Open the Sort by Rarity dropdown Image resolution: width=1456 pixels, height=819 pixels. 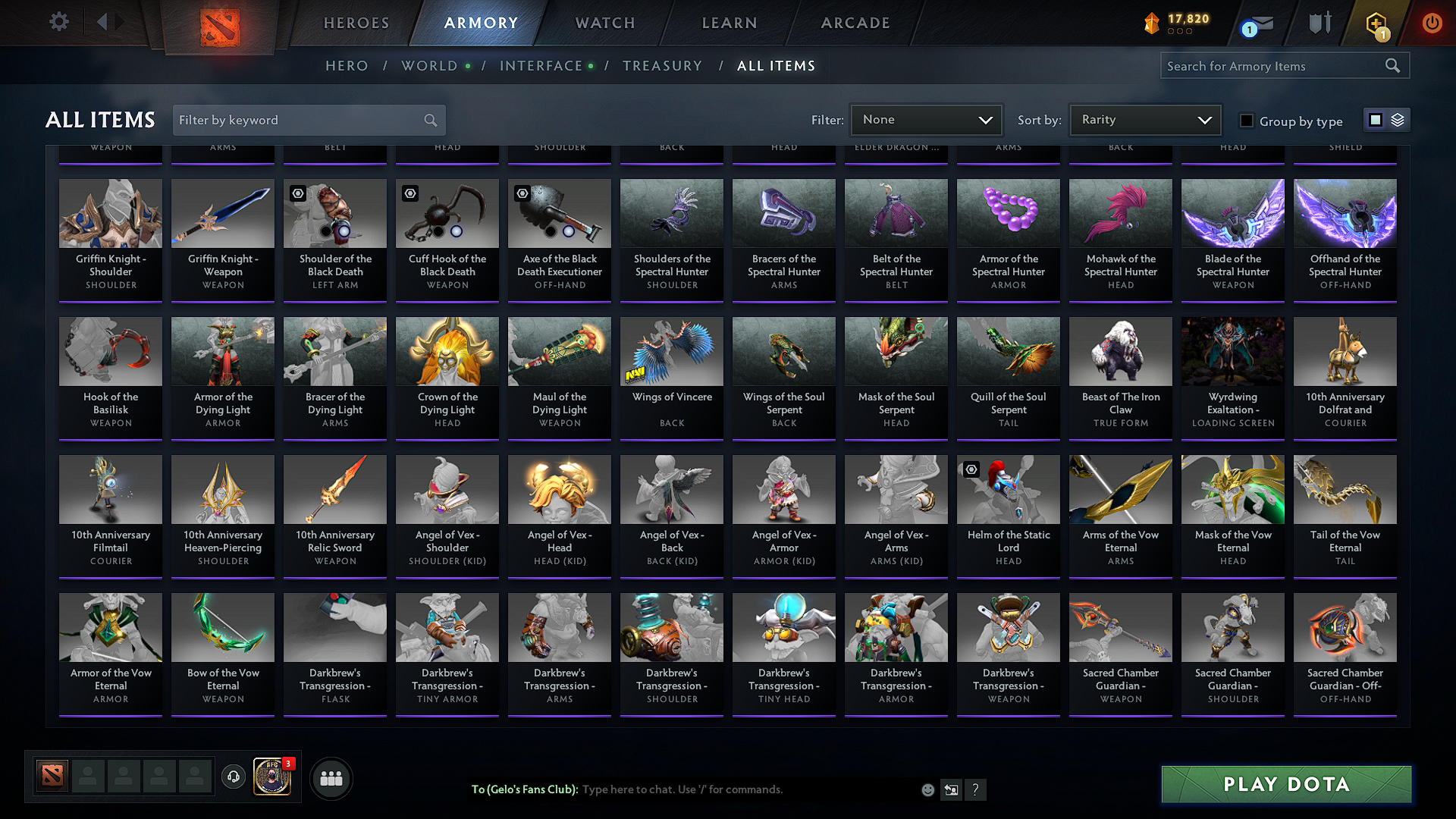(1144, 120)
